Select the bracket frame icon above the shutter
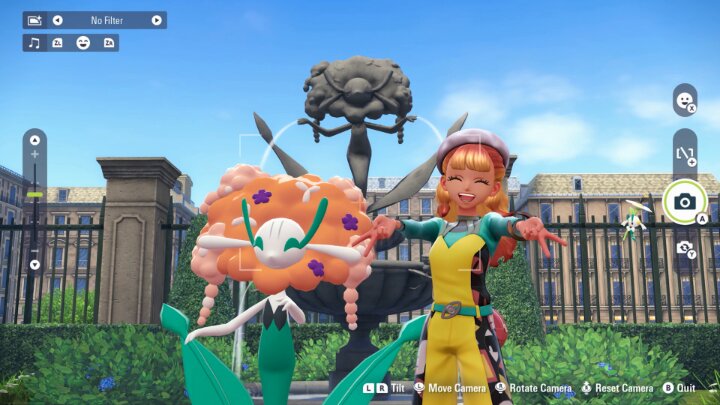The height and width of the screenshot is (405, 720). [684, 153]
